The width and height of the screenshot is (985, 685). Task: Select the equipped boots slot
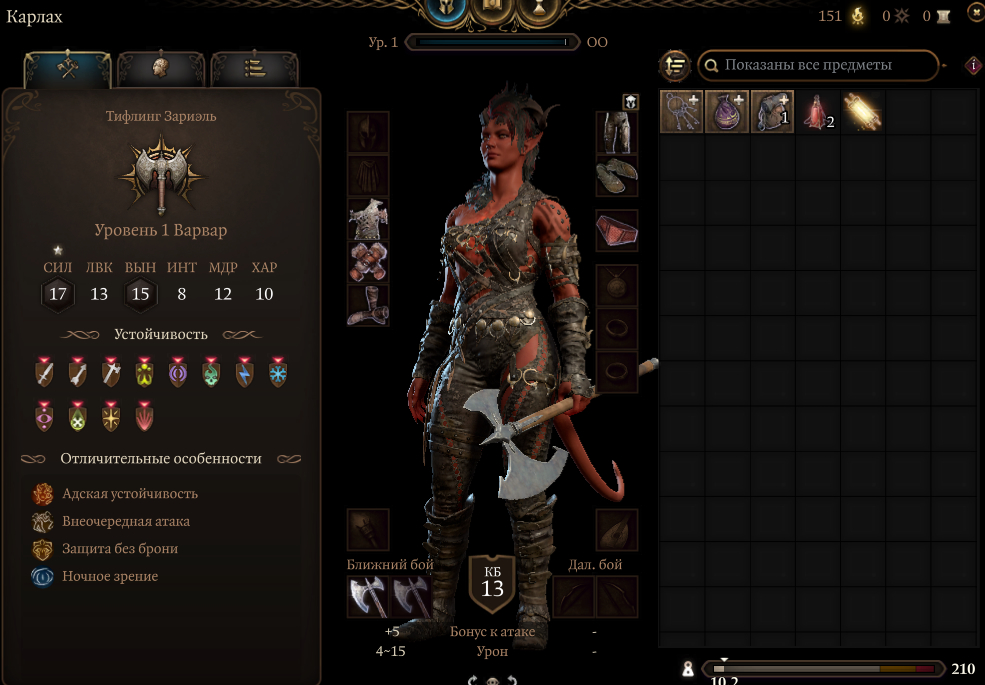click(x=368, y=305)
